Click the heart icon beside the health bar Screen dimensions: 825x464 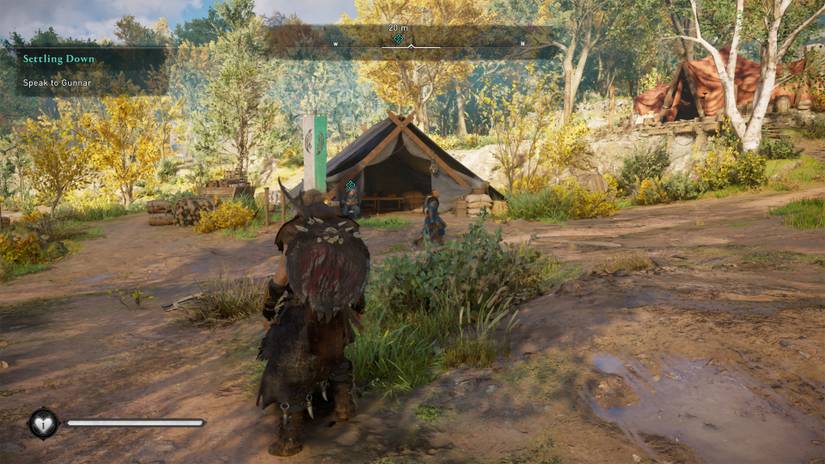(43, 423)
